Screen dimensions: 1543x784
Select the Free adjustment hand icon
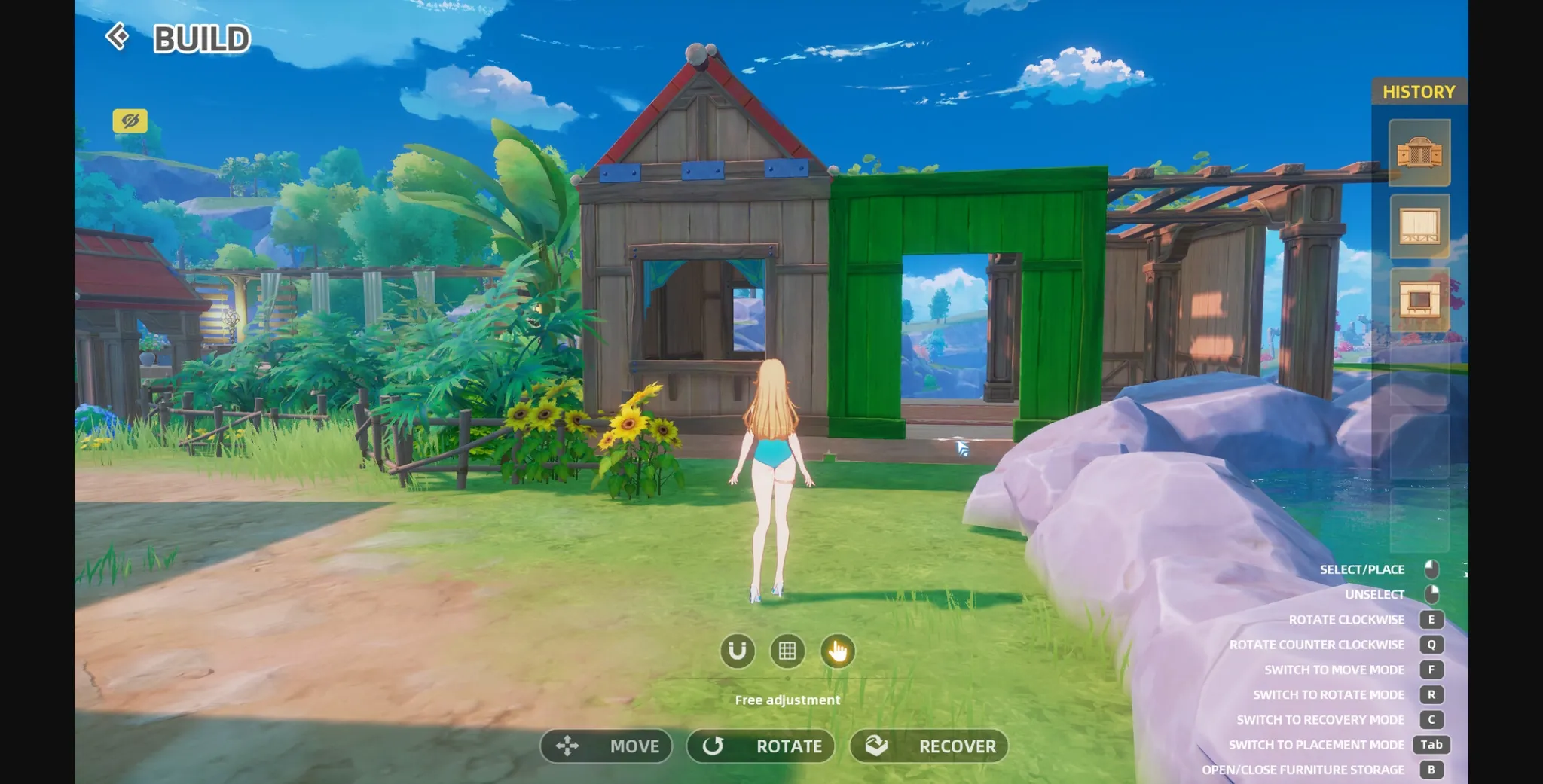pyautogui.click(x=839, y=652)
